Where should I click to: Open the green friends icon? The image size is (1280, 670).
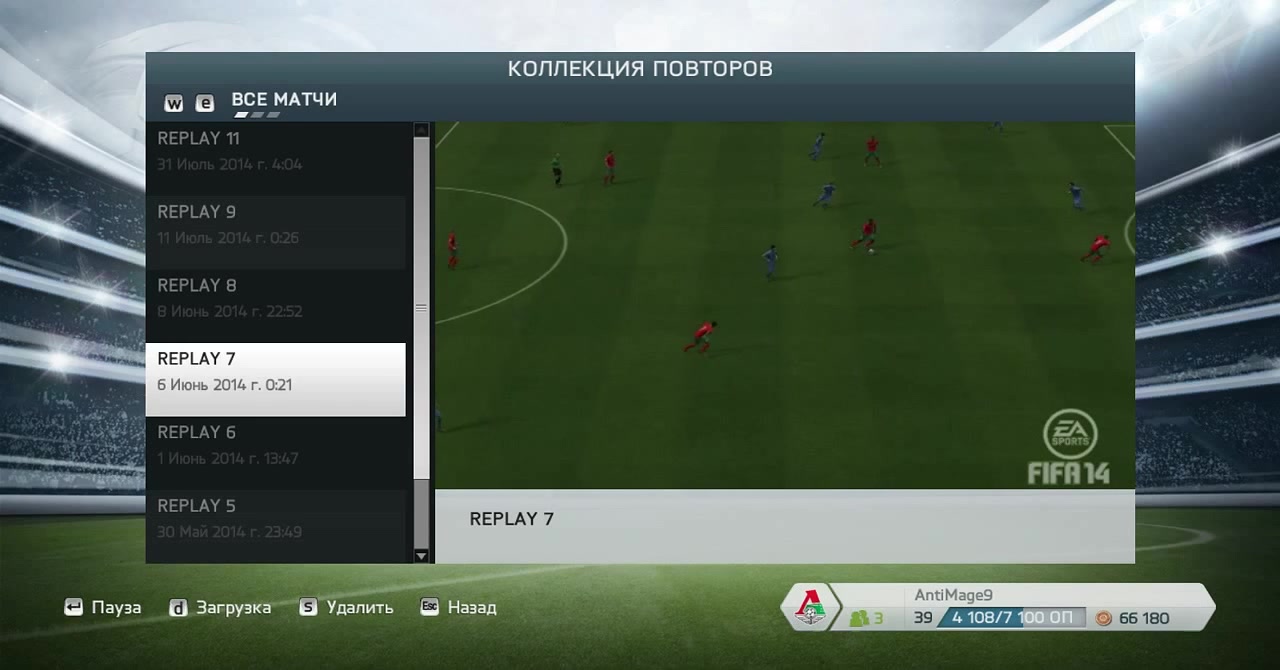860,619
